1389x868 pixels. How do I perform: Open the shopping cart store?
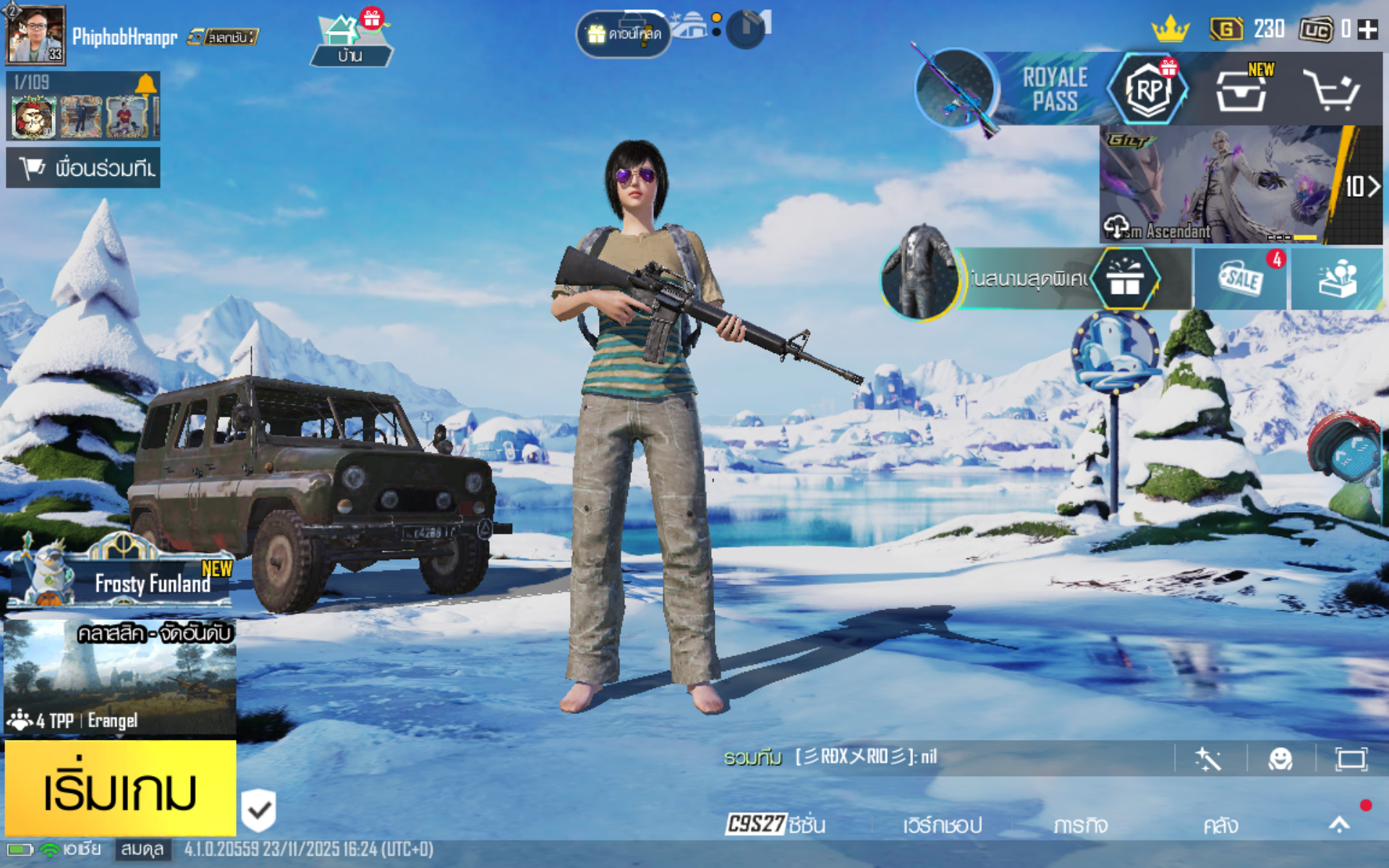click(1331, 90)
